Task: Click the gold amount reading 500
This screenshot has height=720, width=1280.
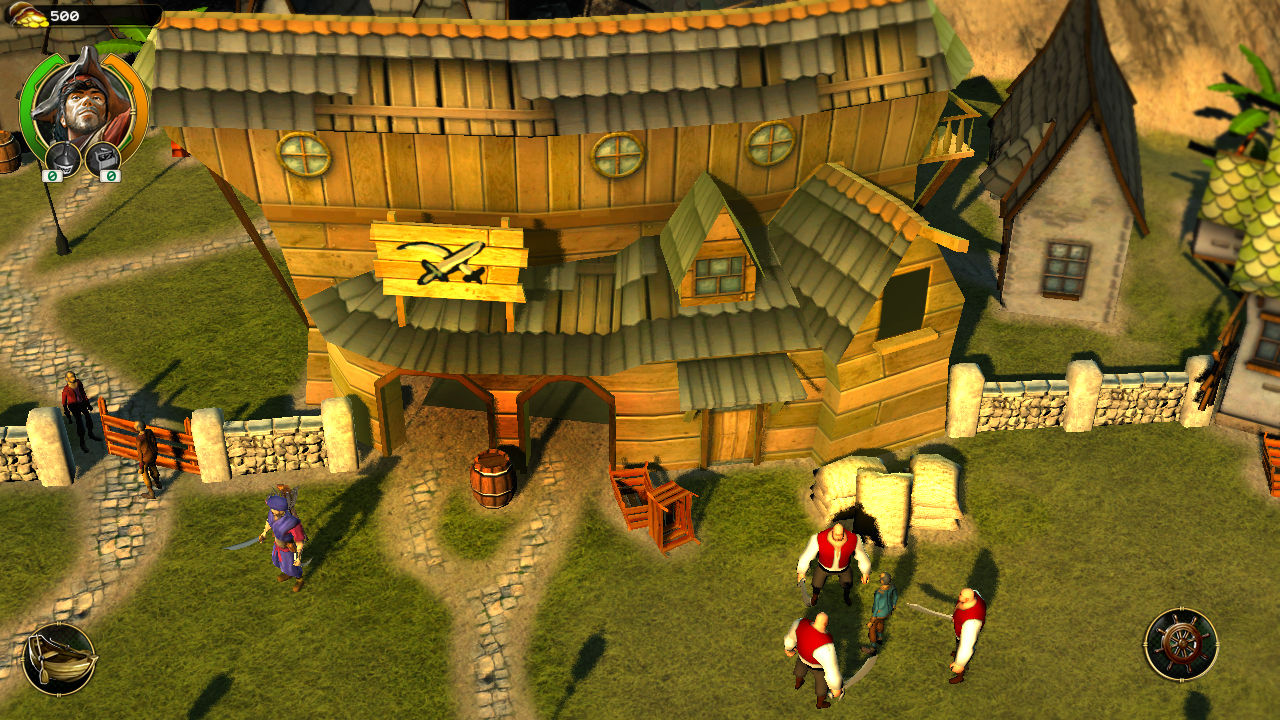Action: pyautogui.click(x=64, y=14)
